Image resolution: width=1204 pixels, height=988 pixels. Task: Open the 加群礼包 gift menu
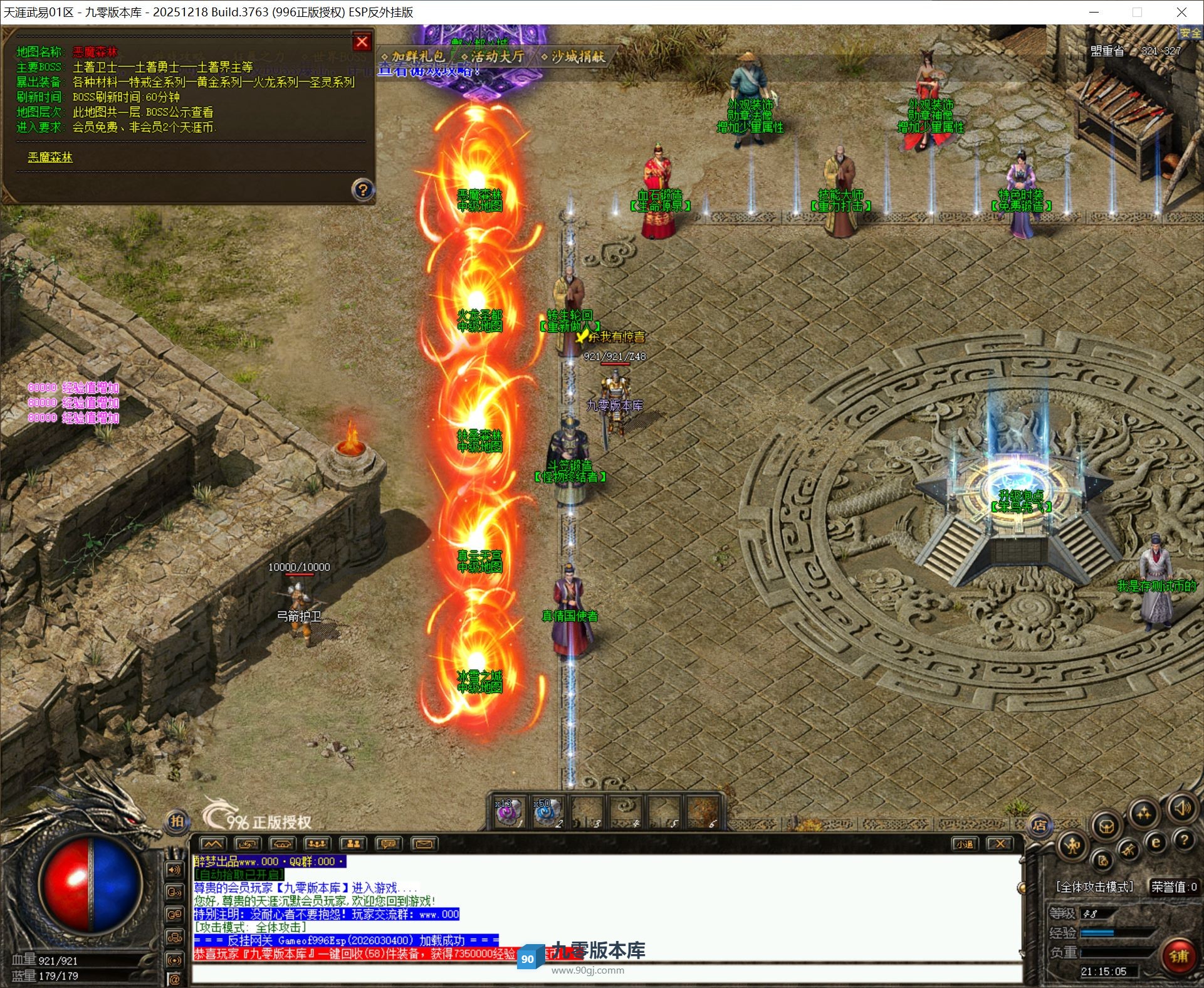(x=416, y=56)
